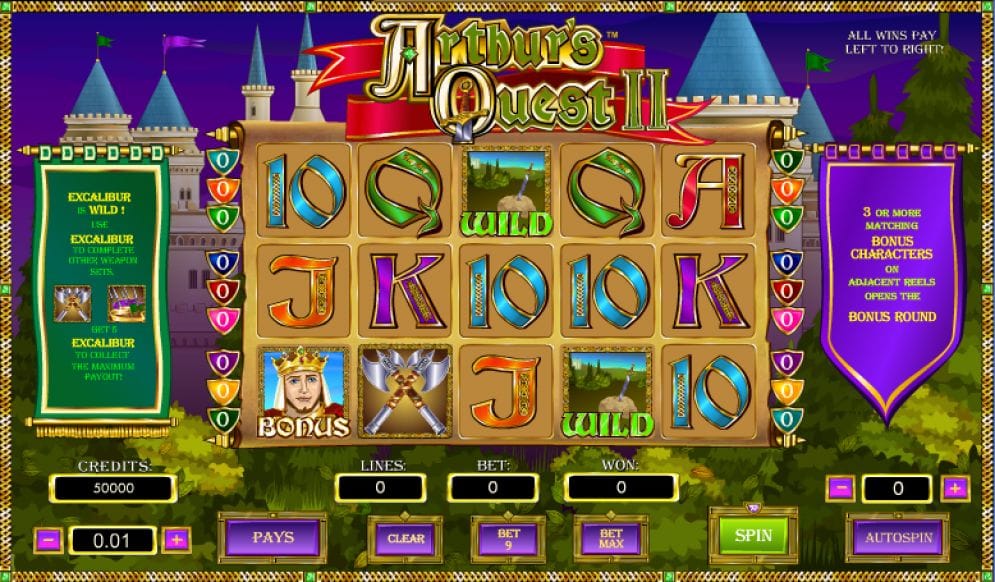Start AUTOSPIN mode

pyautogui.click(x=898, y=537)
